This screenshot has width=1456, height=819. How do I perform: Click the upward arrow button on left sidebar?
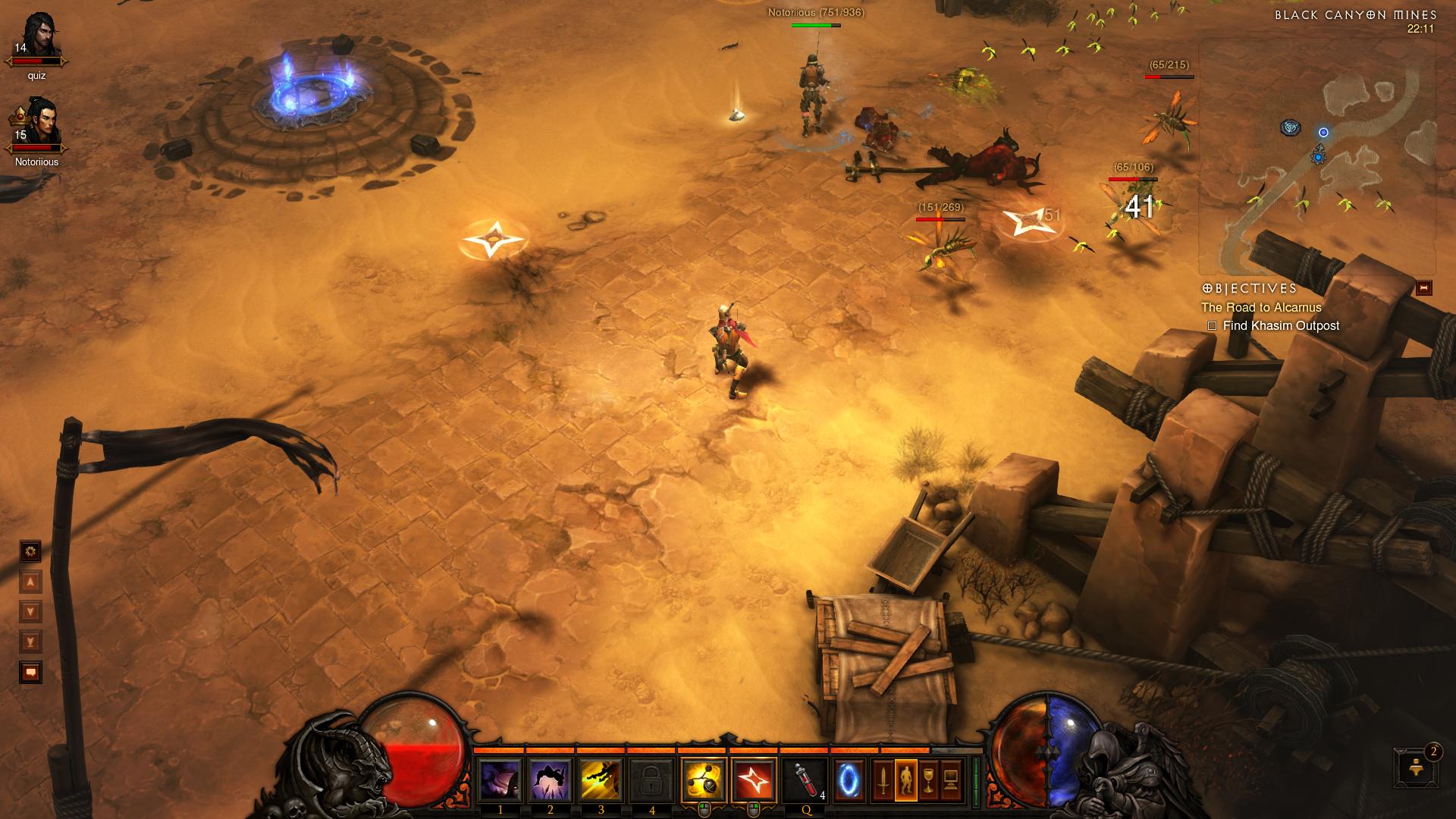pyautogui.click(x=29, y=582)
